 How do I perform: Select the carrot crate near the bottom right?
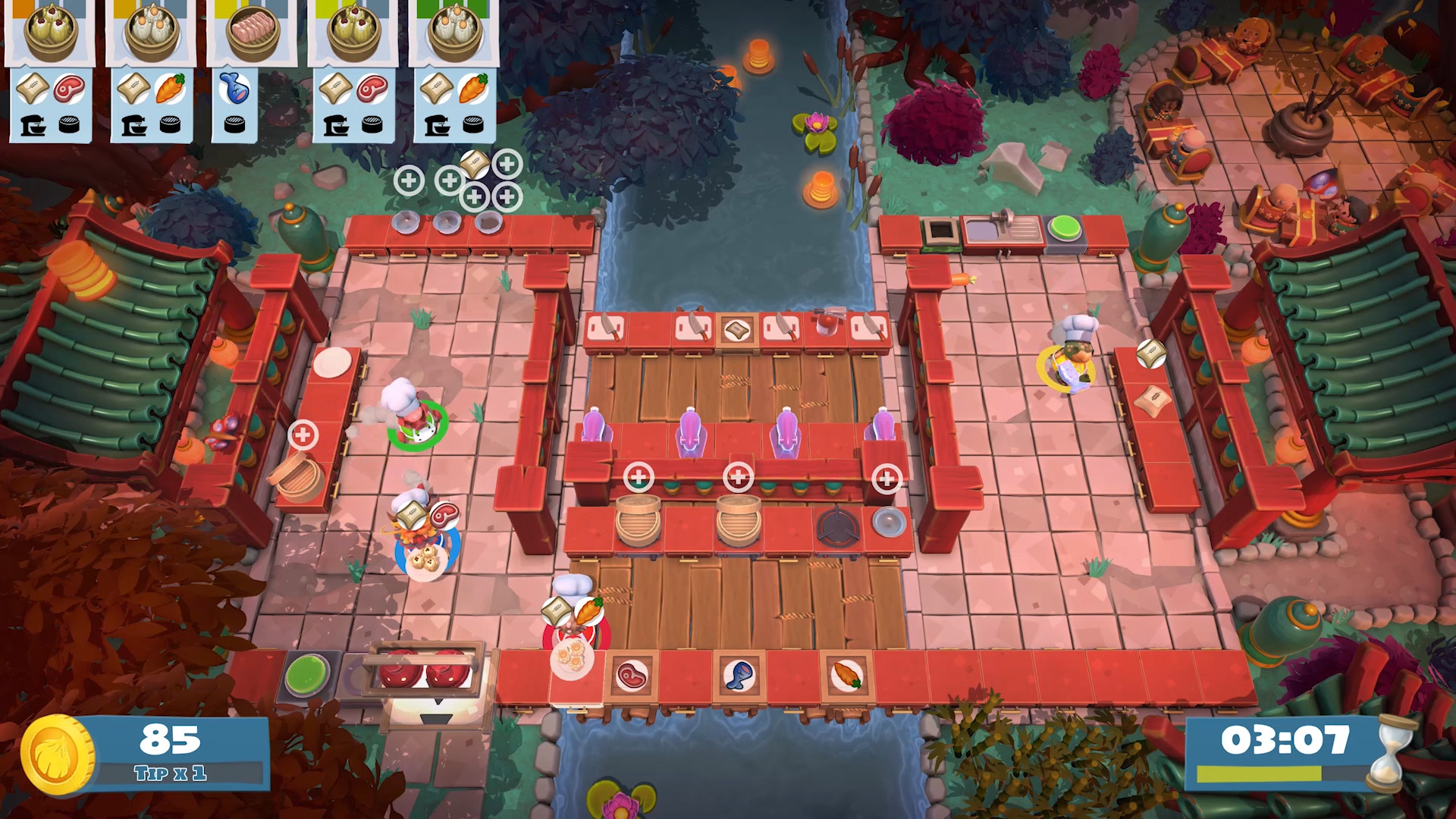pos(844,675)
